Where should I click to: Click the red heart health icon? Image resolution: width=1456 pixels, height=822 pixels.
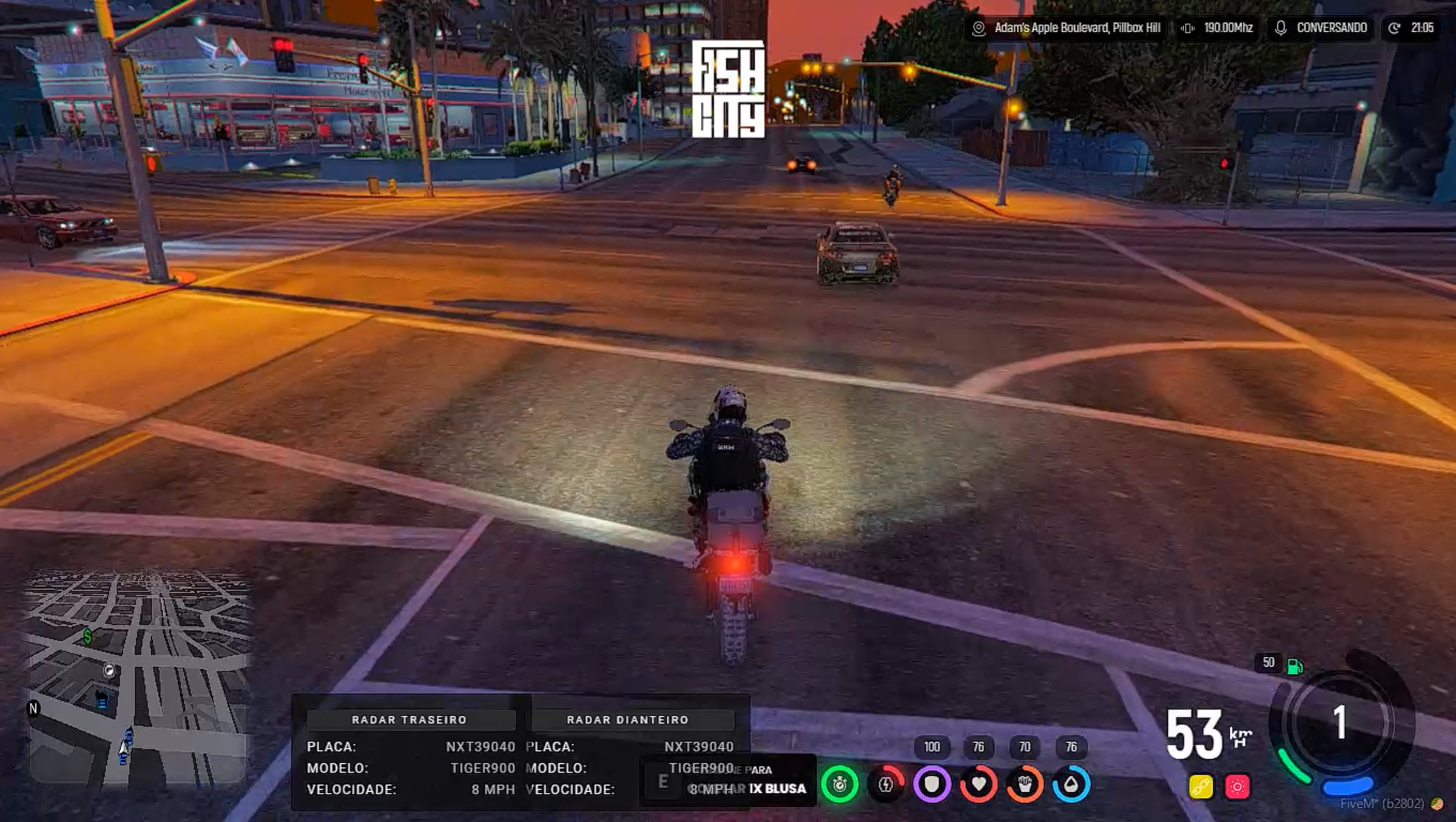click(978, 785)
